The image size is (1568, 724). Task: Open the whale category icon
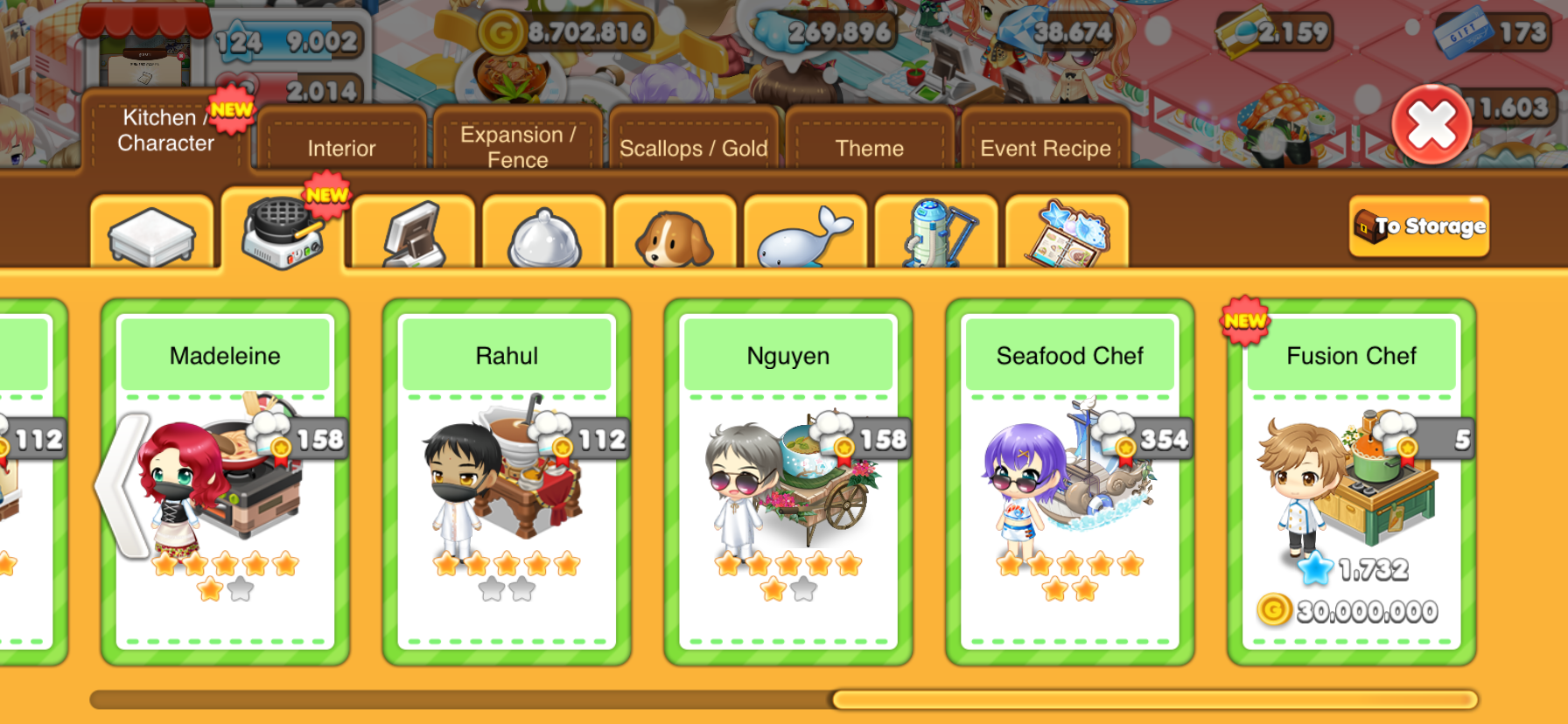tap(804, 236)
